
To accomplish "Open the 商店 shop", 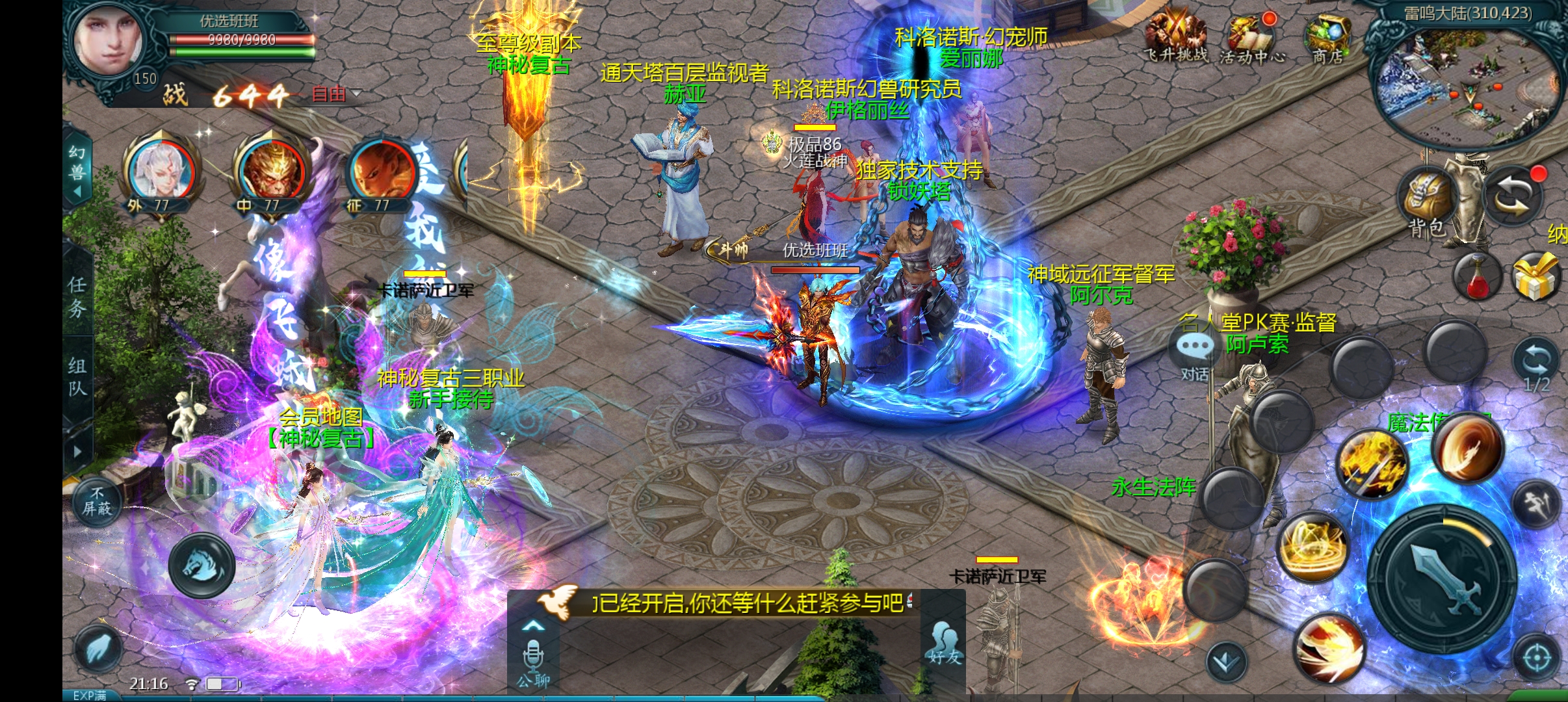I will coord(1327,38).
